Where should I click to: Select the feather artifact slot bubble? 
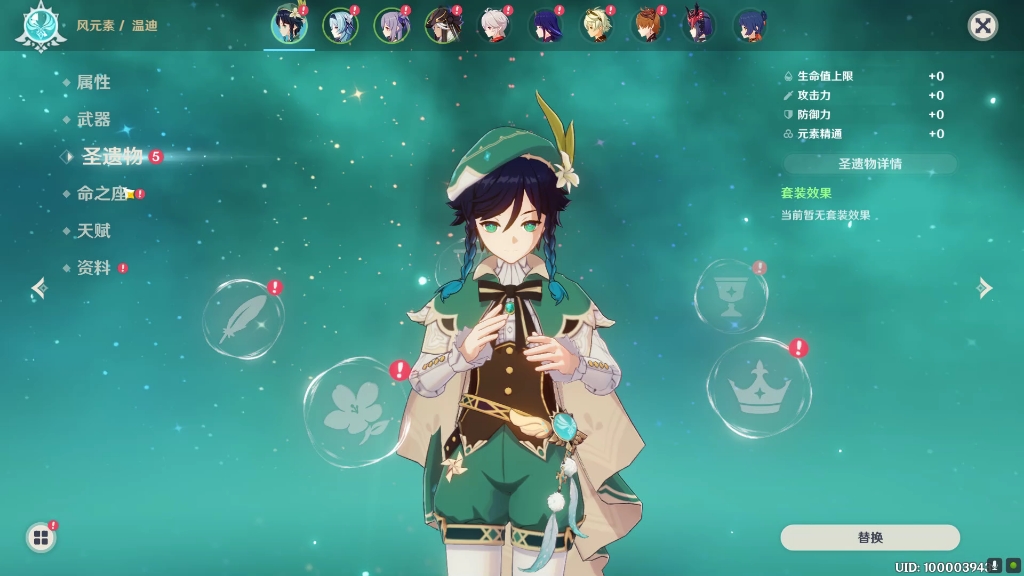coord(242,320)
